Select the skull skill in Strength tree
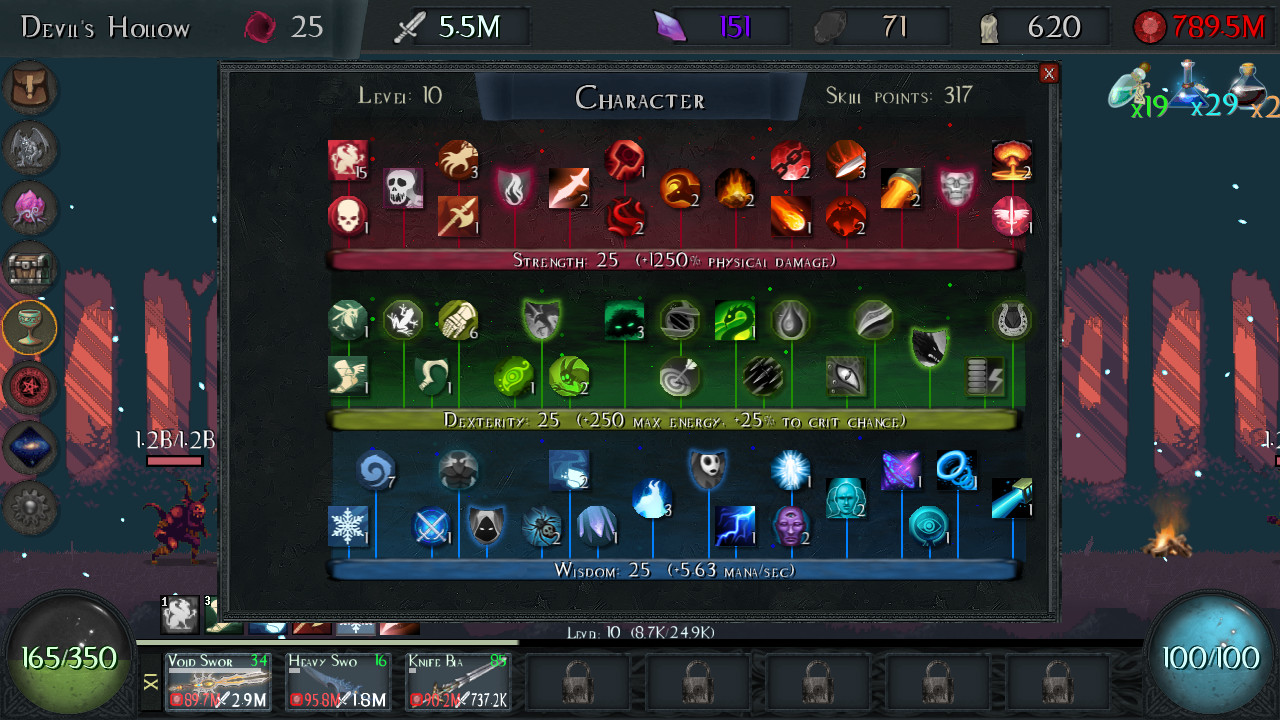Screen dimensions: 1280x720 pos(404,187)
